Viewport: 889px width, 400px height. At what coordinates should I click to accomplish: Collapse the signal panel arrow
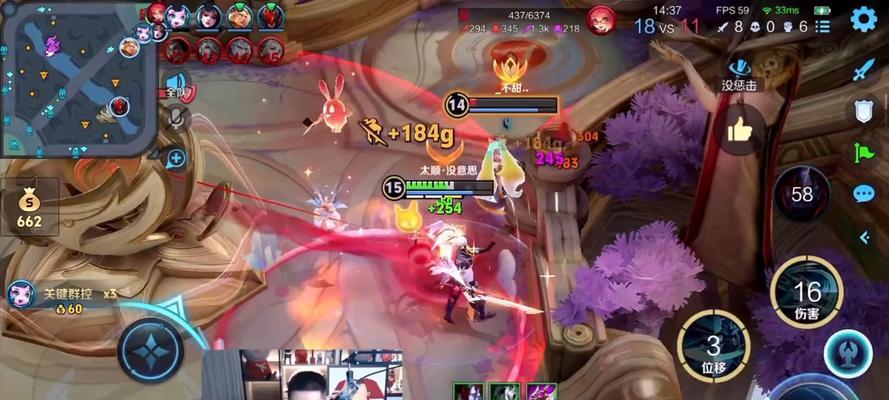[865, 237]
